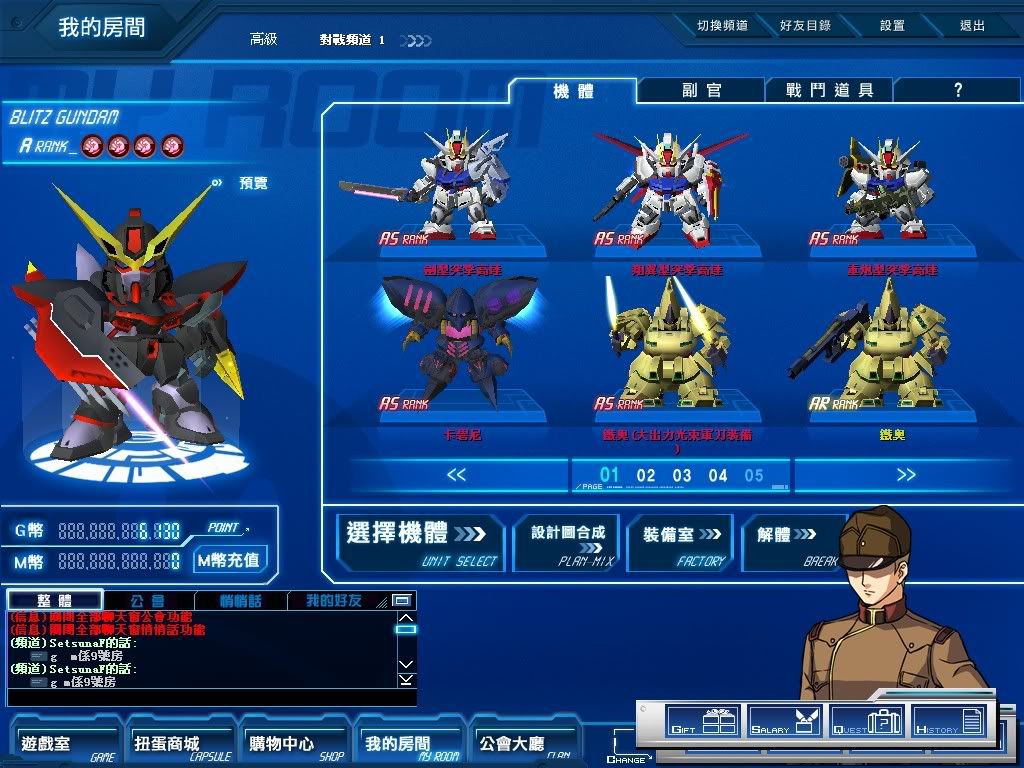Screen dimensions: 1024x768
Task: Open 設計圖合成 Plan Mix
Action: (567, 543)
